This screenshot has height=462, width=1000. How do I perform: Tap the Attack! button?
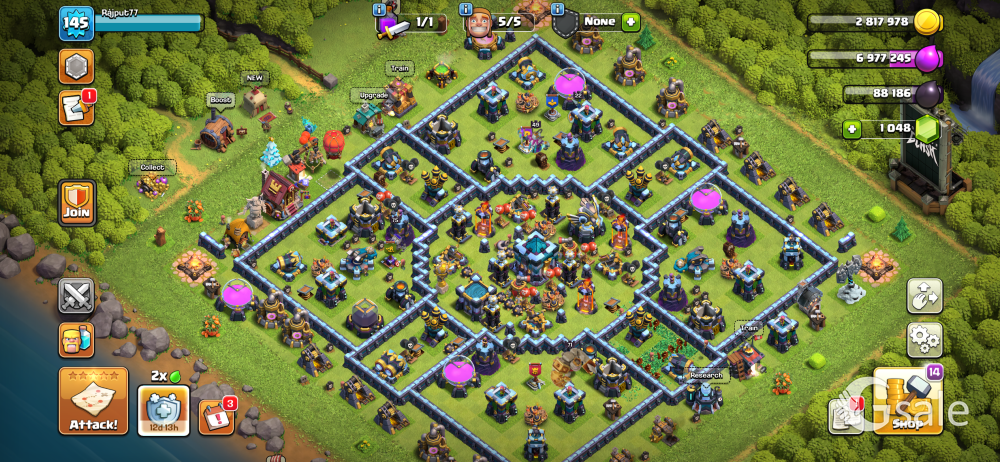click(92, 401)
